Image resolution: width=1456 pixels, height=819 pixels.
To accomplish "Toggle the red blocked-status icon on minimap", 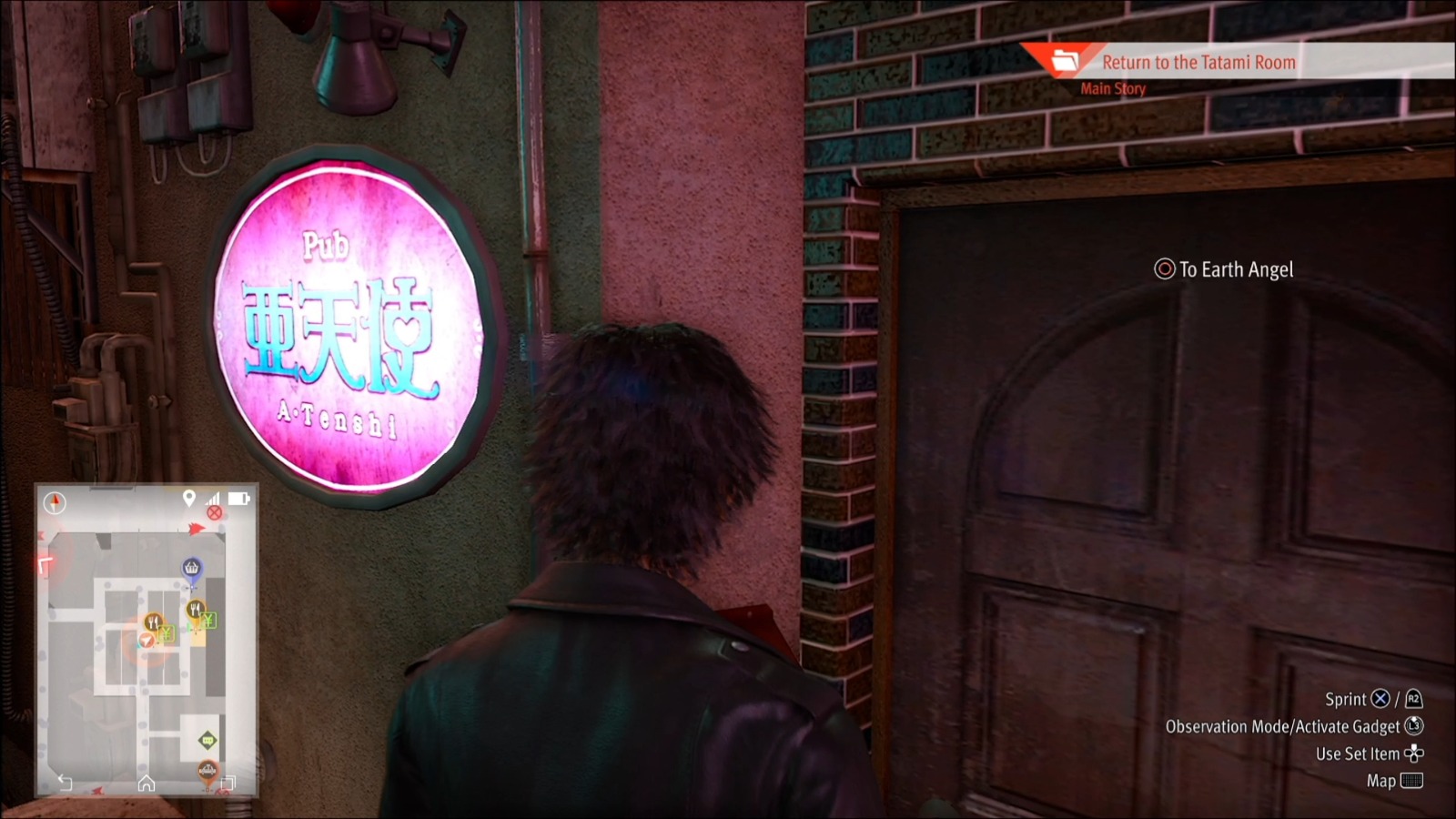I will 214,514.
